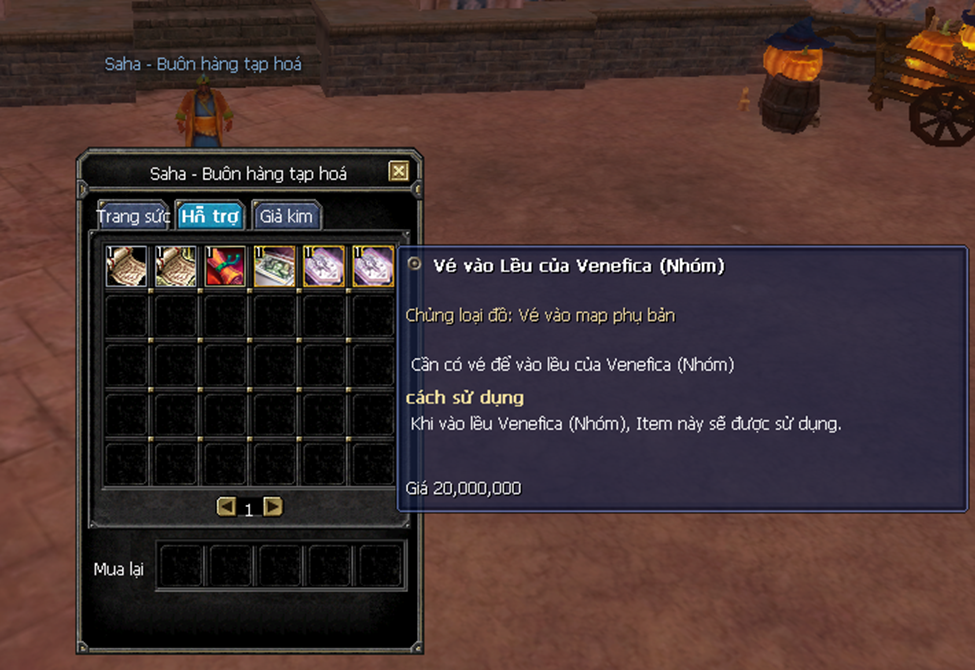
Task: Select the red scroll with green ribbon
Action: tap(225, 267)
